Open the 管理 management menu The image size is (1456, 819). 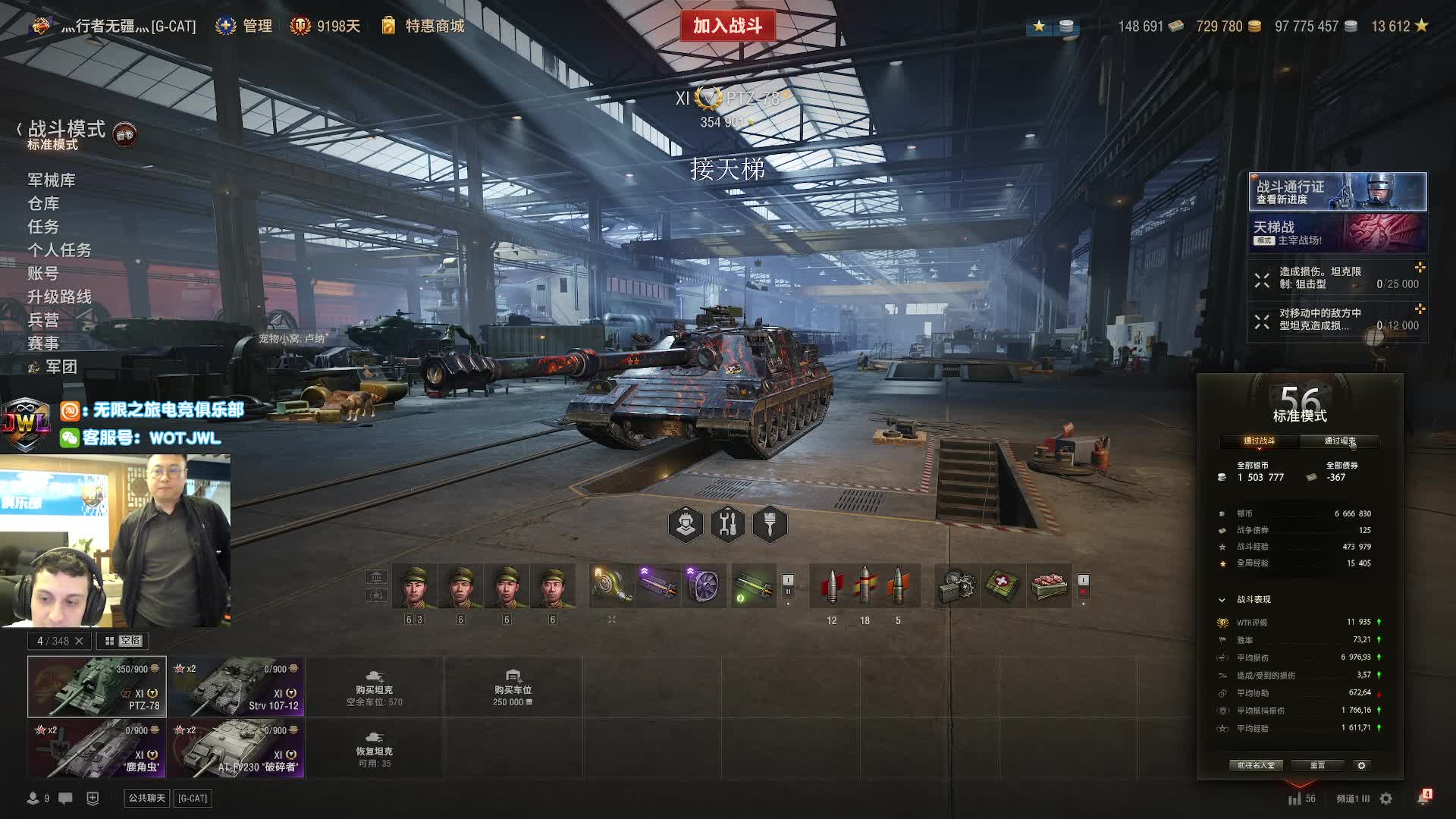[256, 26]
